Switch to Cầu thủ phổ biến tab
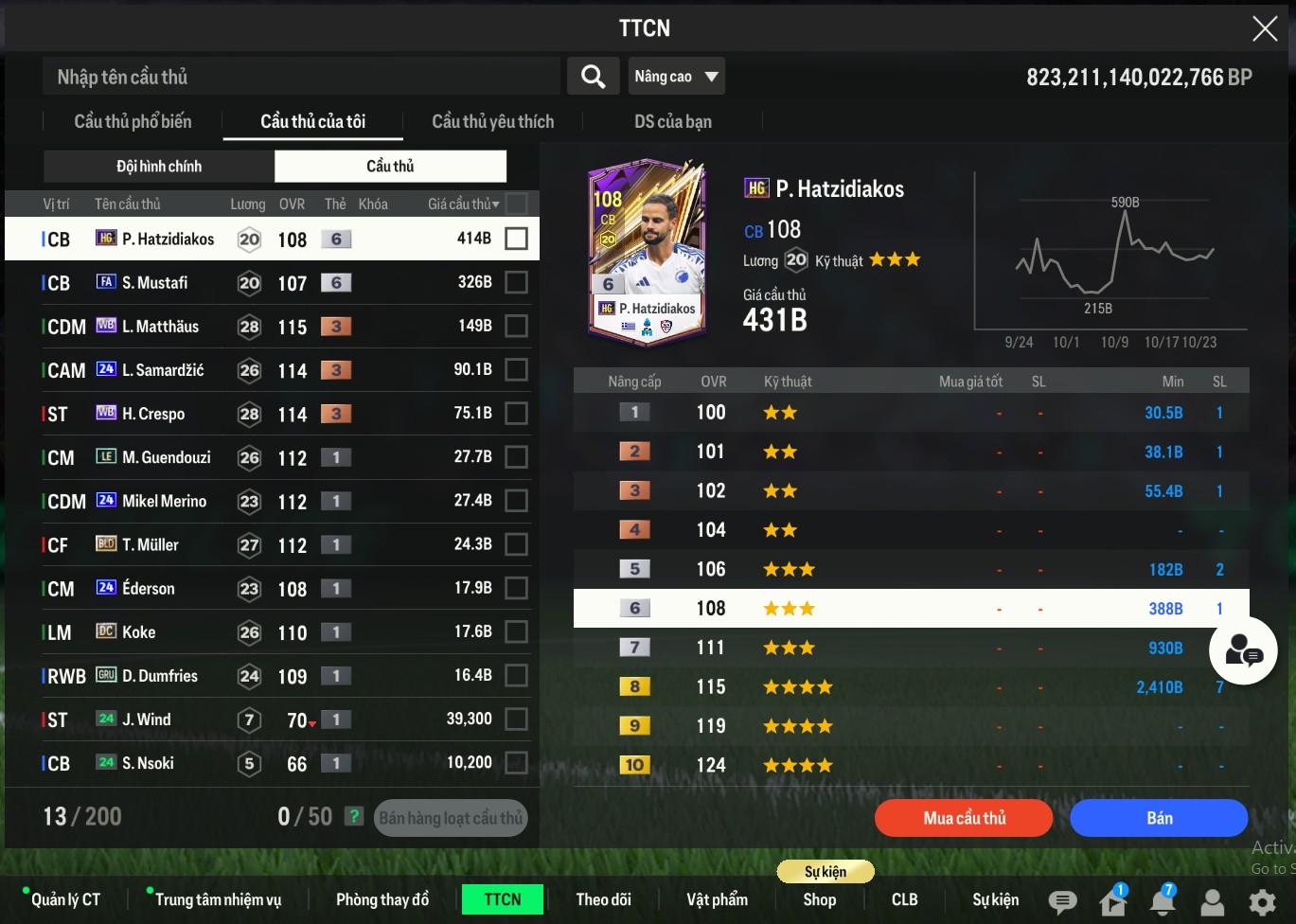This screenshot has width=1296, height=924. point(133,121)
